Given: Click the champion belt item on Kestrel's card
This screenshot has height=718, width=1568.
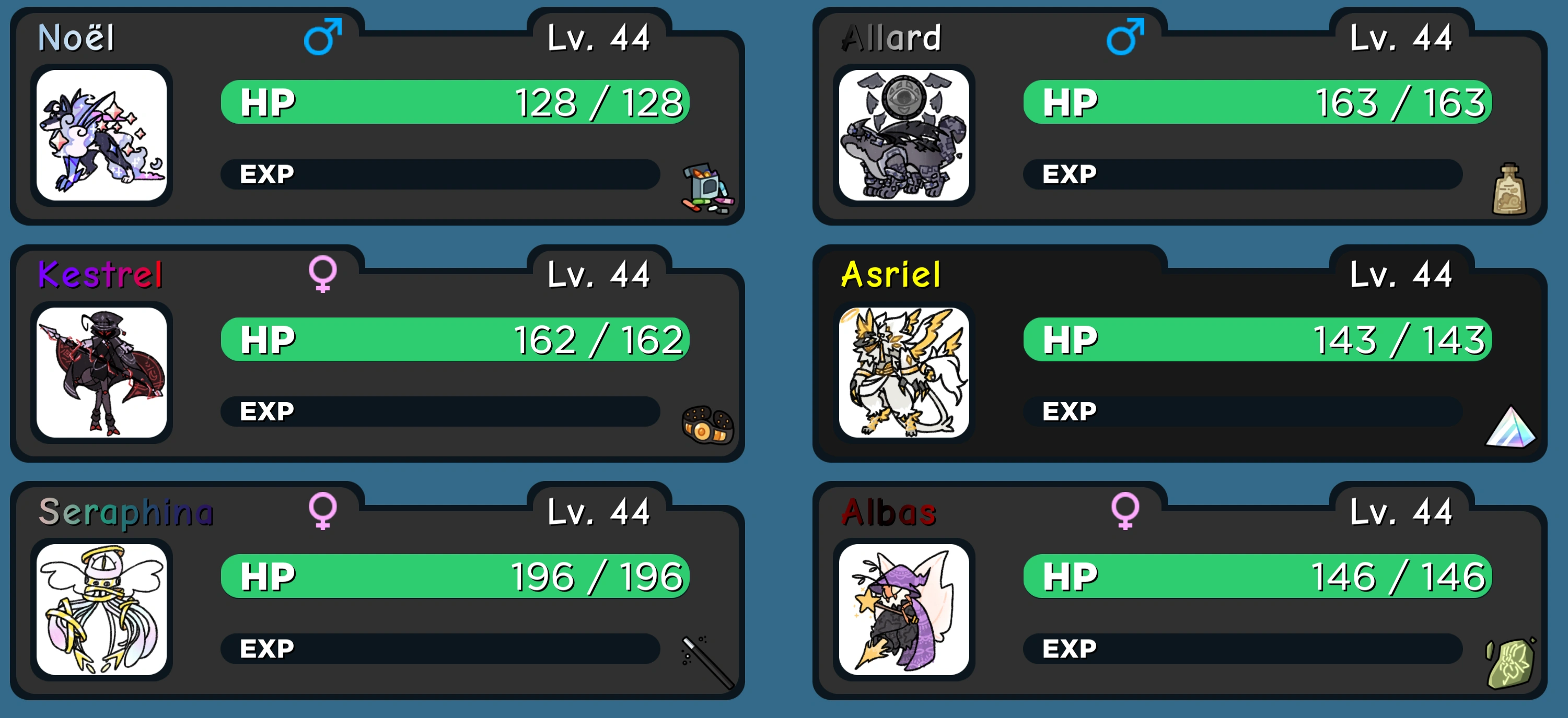Looking at the screenshot, I should coord(708,427).
